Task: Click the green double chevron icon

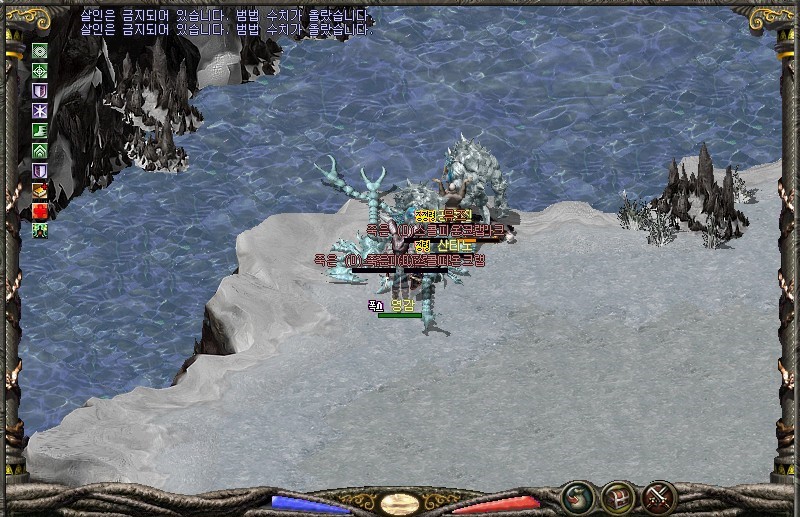Action: pyautogui.click(x=40, y=150)
